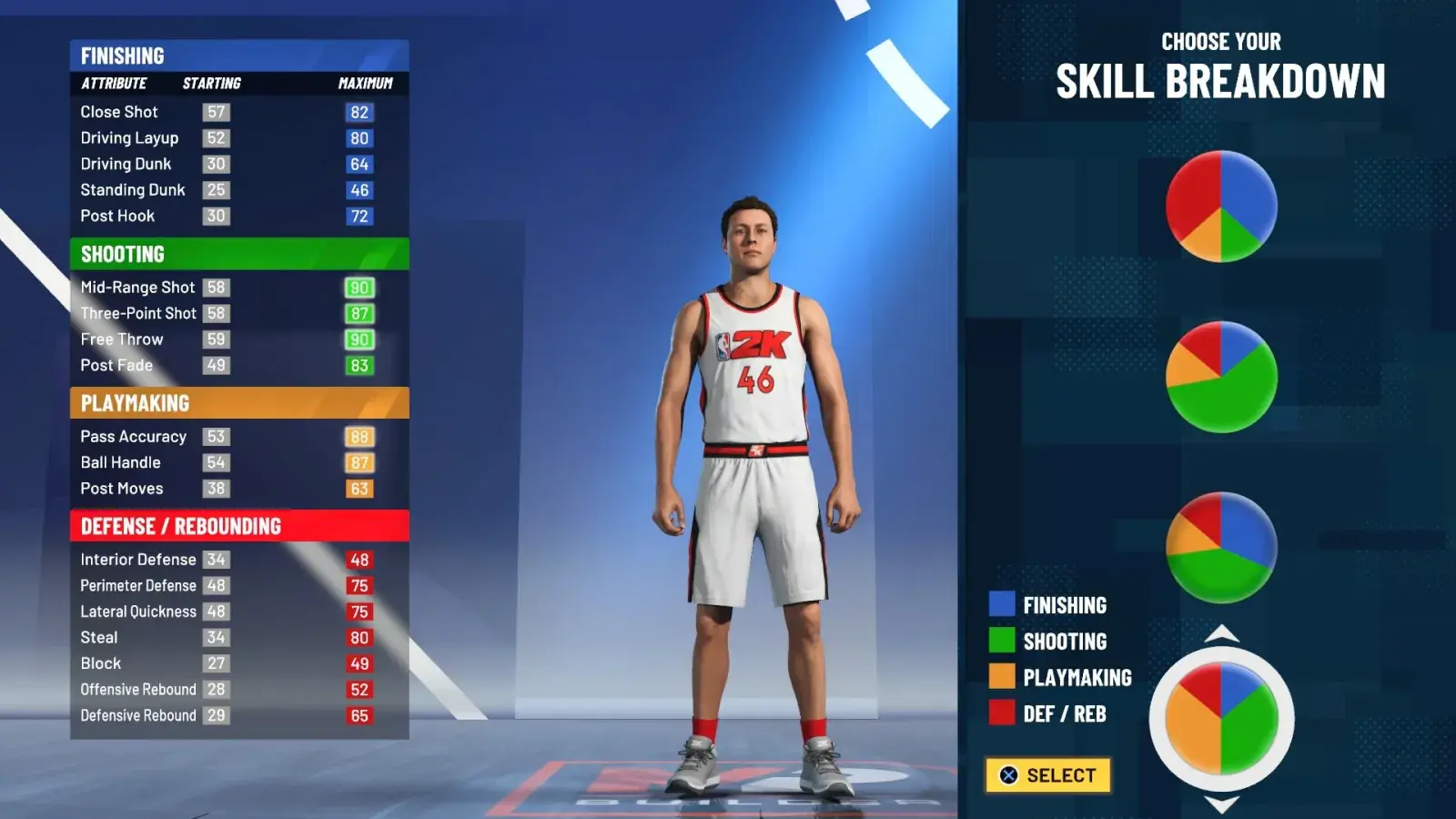Click the down arrow below highlighted pie

[1221, 804]
